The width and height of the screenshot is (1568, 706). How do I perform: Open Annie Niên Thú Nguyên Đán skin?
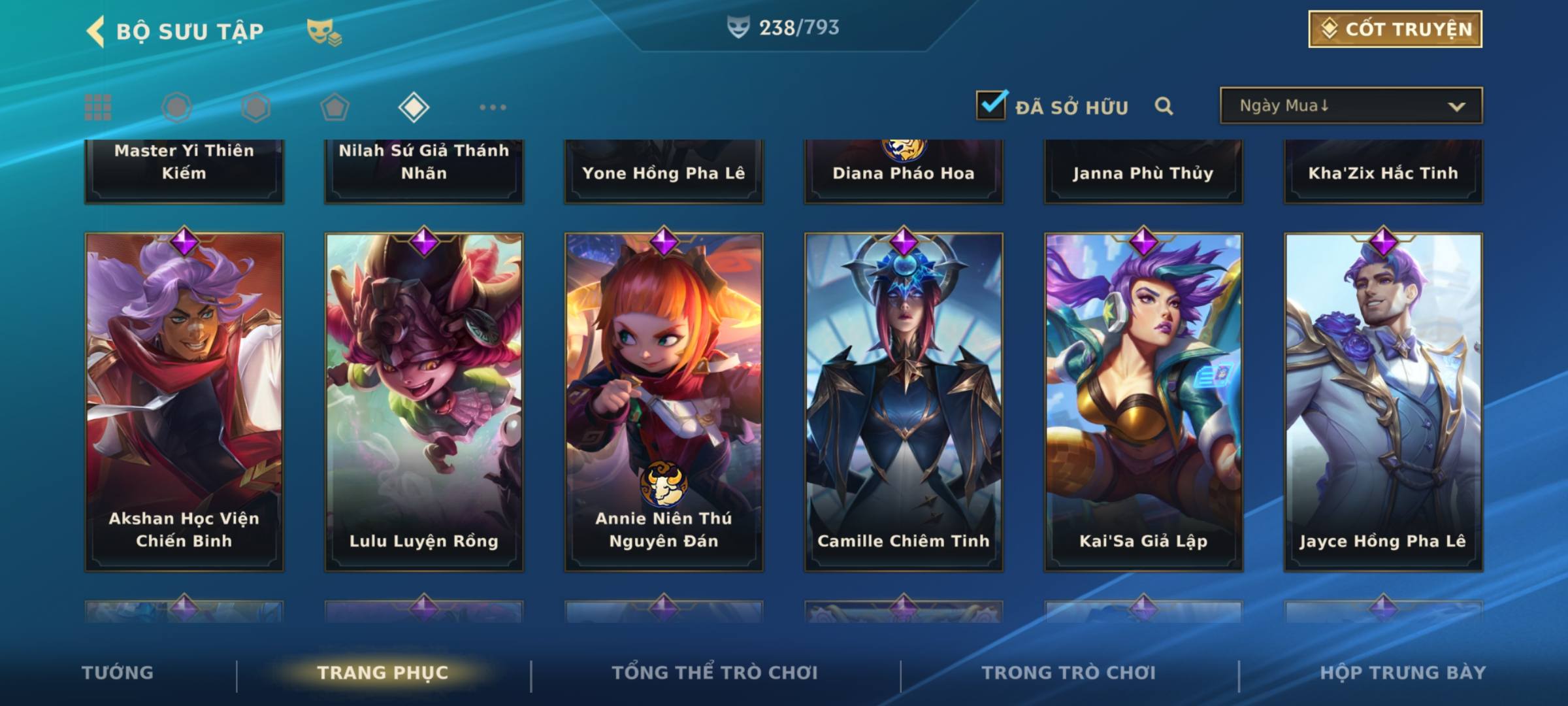click(x=664, y=402)
